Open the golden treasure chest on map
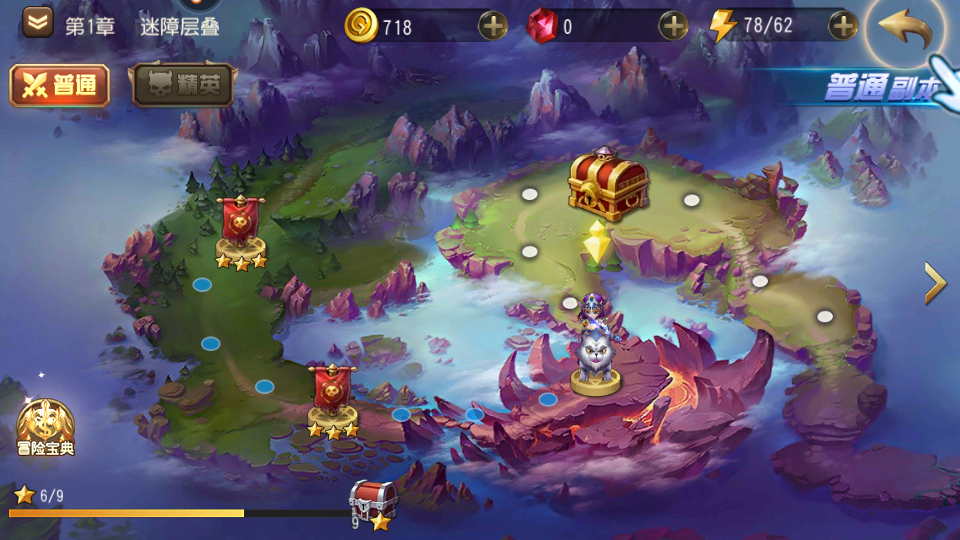Image resolution: width=960 pixels, height=540 pixels. pos(609,184)
